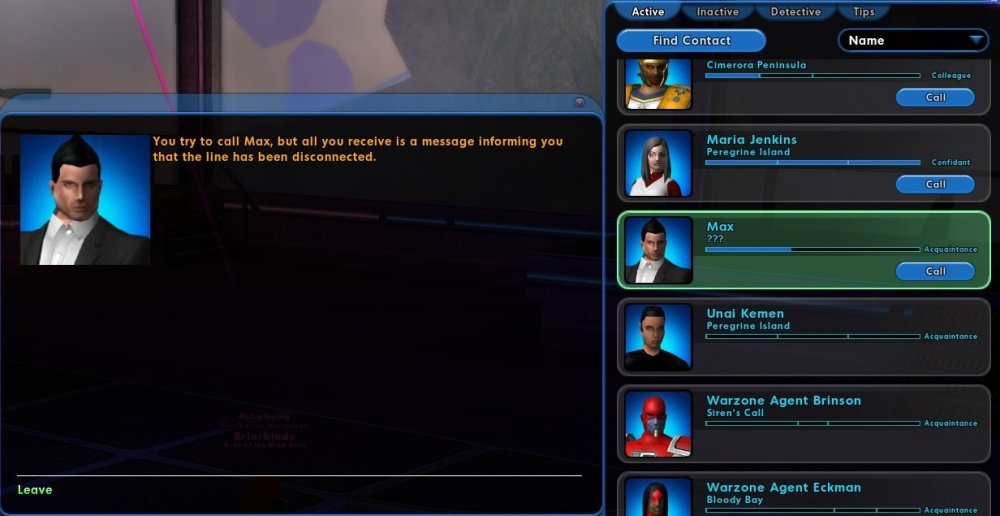Switch to the Inactive contacts tab

coord(717,12)
